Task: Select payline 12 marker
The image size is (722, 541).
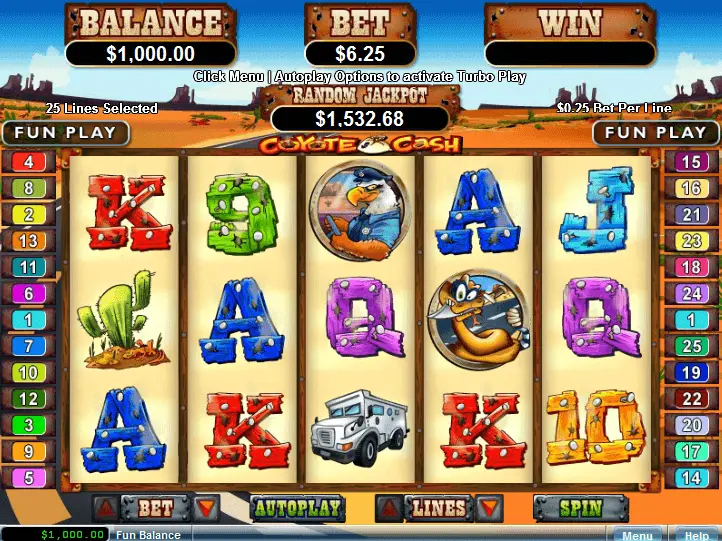Action: coord(28,399)
